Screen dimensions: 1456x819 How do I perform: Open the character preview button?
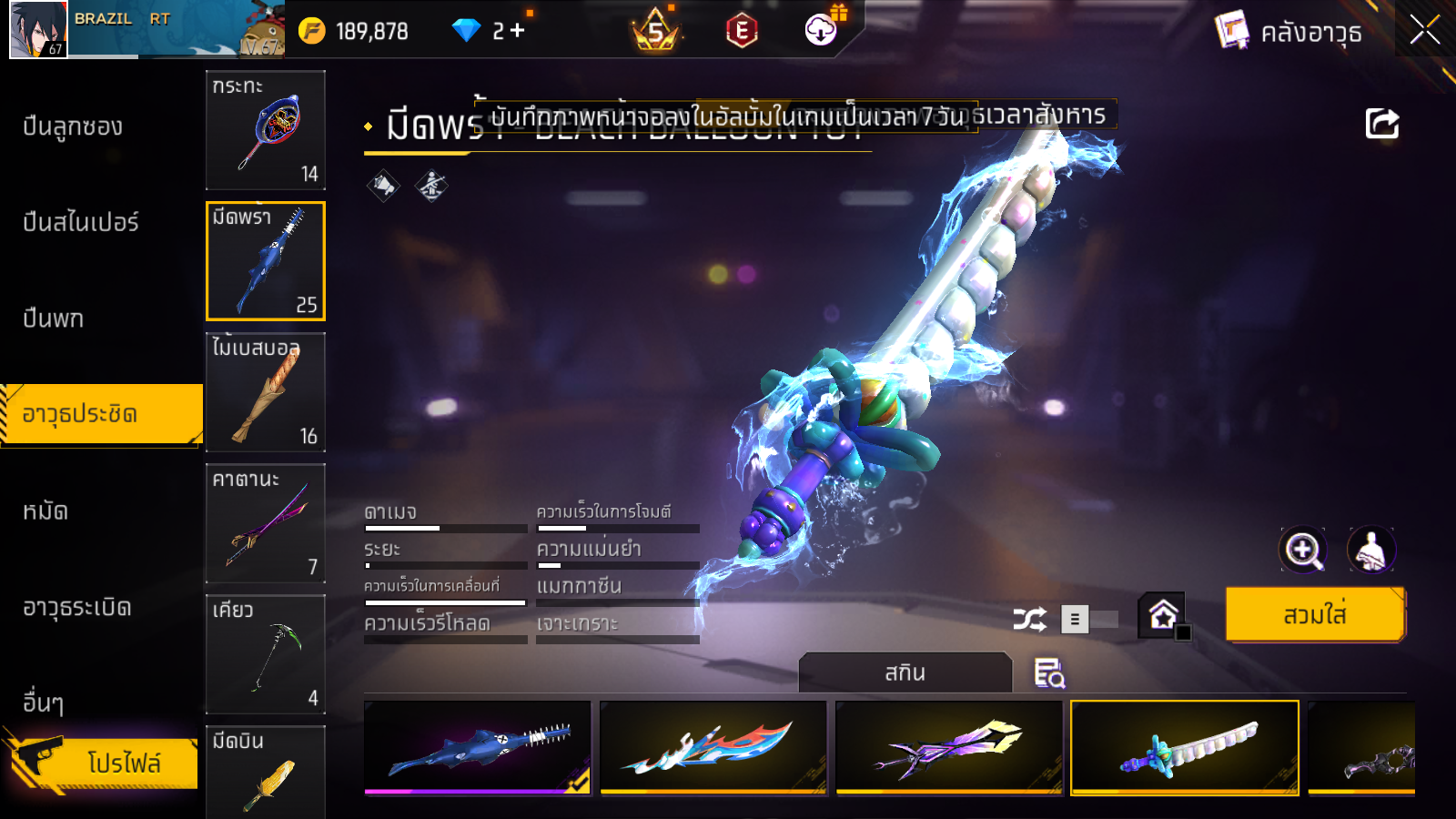(x=1370, y=550)
